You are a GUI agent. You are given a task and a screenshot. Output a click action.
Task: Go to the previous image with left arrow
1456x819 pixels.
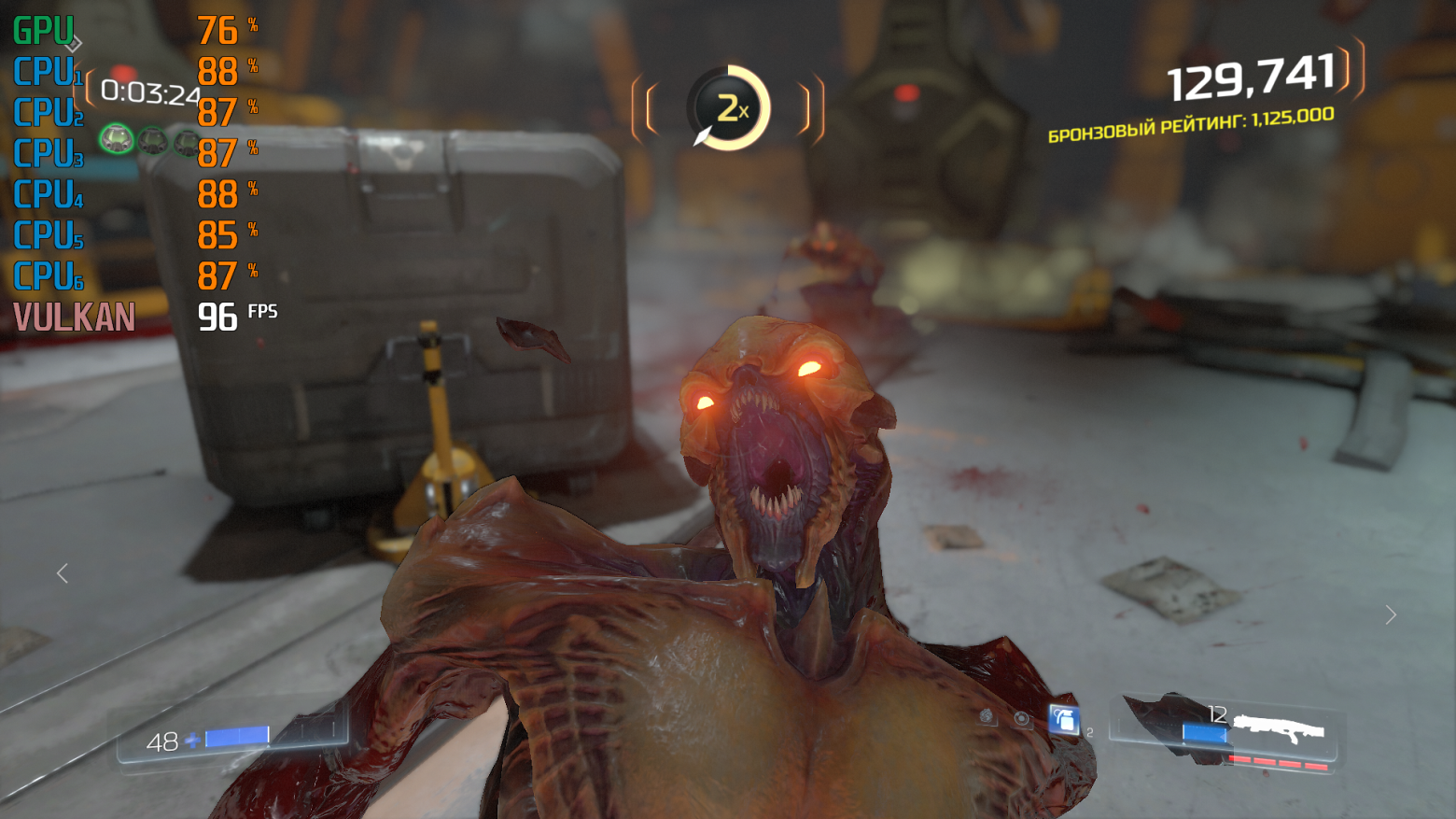(x=63, y=573)
